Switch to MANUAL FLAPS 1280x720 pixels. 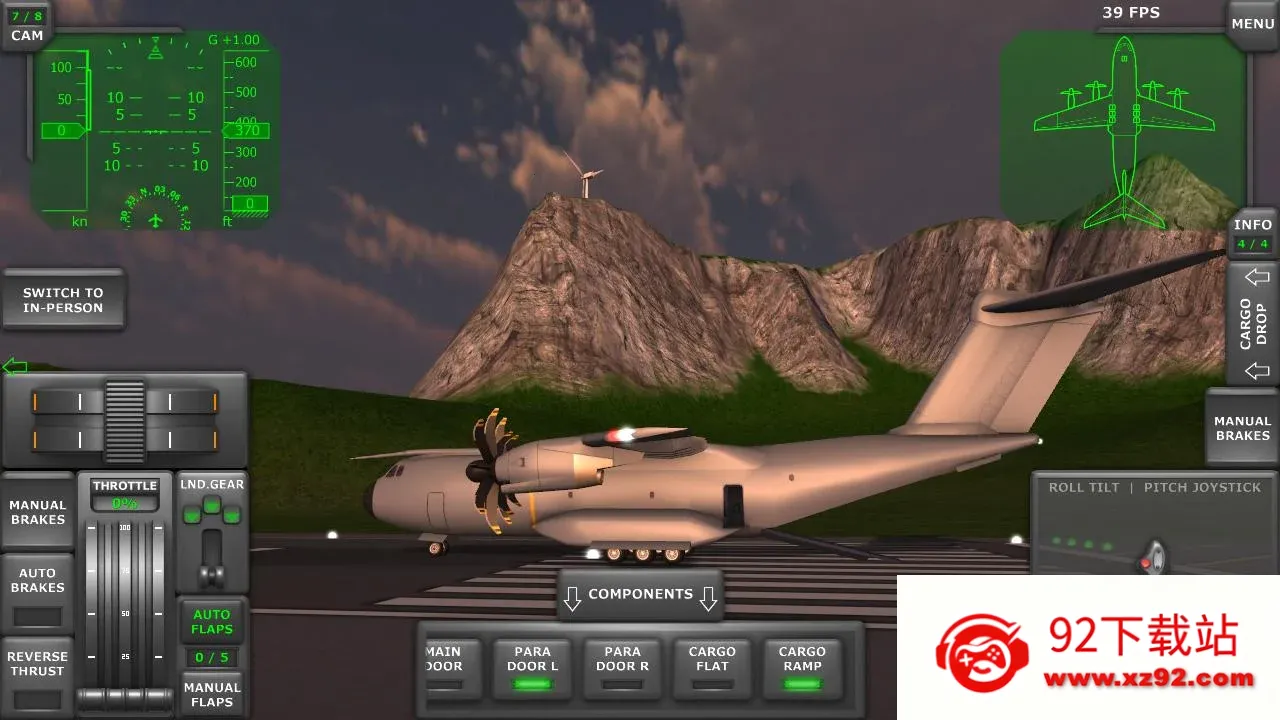click(x=212, y=694)
